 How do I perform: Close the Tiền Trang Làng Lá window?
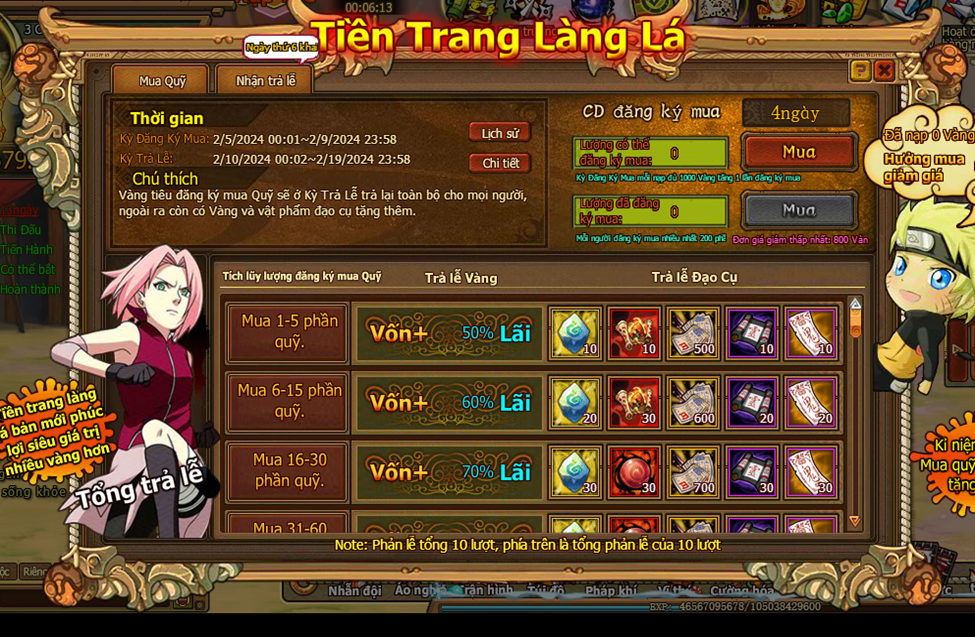(x=884, y=70)
